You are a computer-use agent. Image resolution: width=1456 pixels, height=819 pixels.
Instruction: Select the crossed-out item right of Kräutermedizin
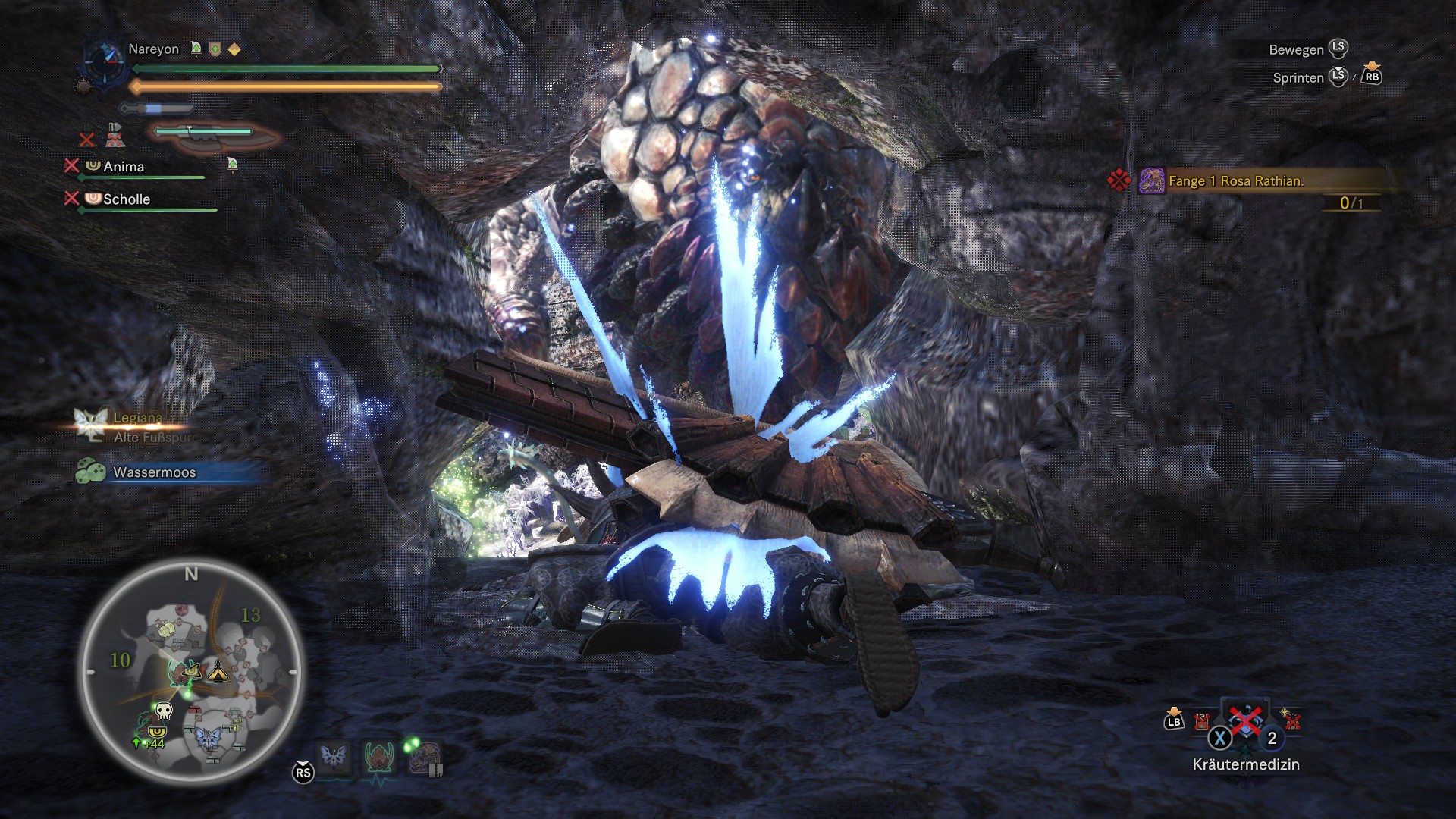[x=1291, y=720]
